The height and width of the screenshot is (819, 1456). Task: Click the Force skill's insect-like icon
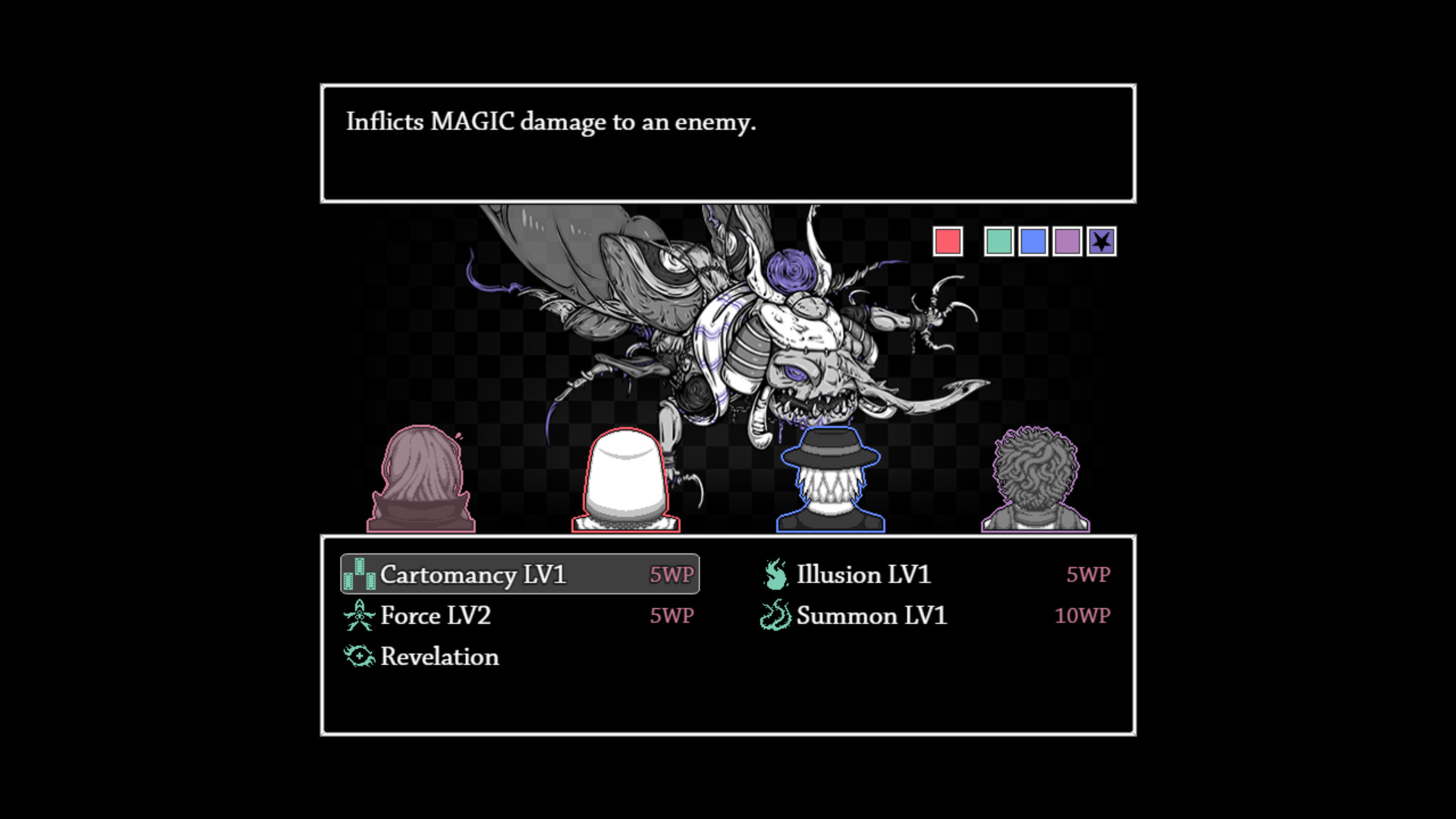click(358, 616)
